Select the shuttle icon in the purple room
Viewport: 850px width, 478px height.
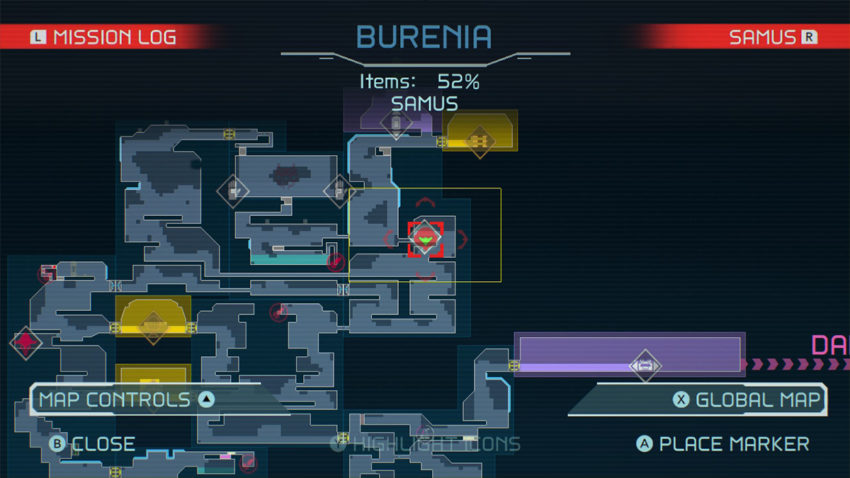[645, 366]
